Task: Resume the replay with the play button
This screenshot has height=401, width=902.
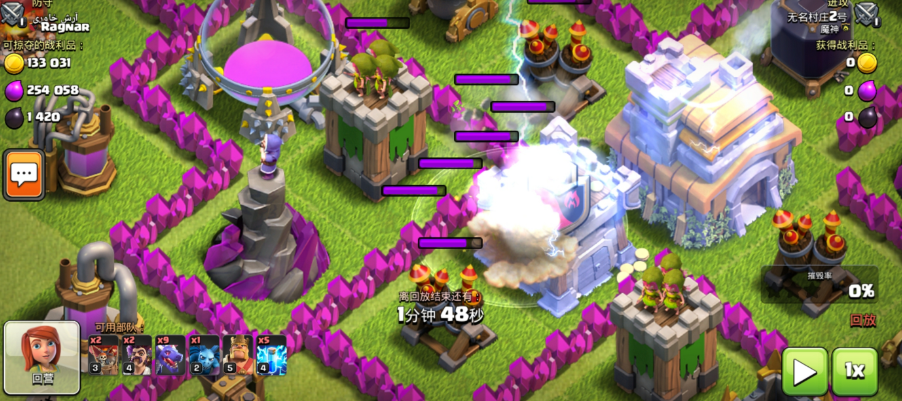Action: (805, 371)
